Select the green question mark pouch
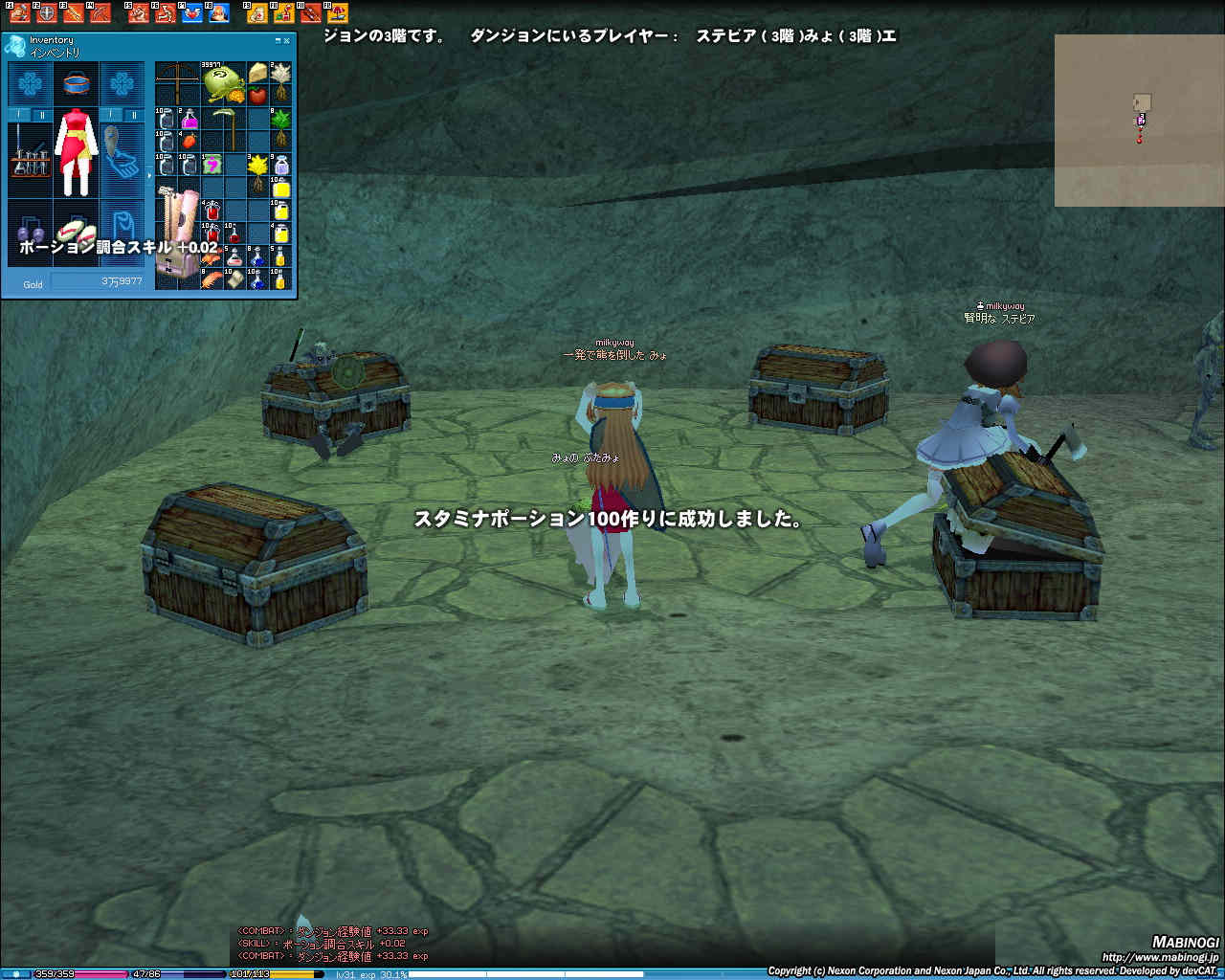This screenshot has width=1225, height=980. [x=212, y=165]
